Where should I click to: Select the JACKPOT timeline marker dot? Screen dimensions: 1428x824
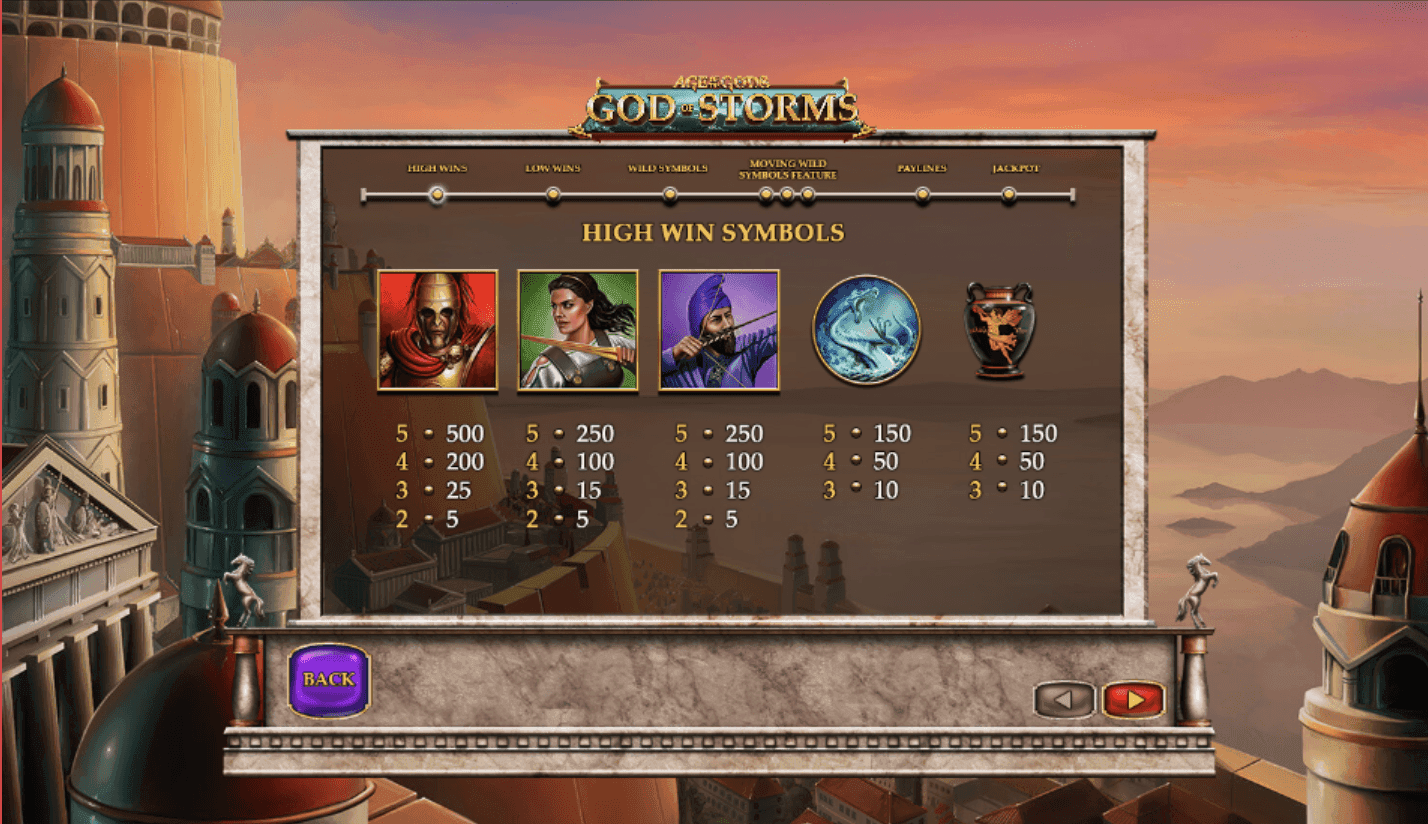(x=1010, y=194)
